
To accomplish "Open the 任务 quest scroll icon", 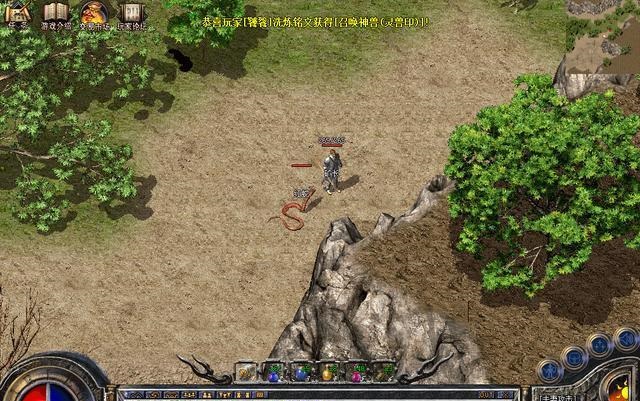I will point(17,13).
